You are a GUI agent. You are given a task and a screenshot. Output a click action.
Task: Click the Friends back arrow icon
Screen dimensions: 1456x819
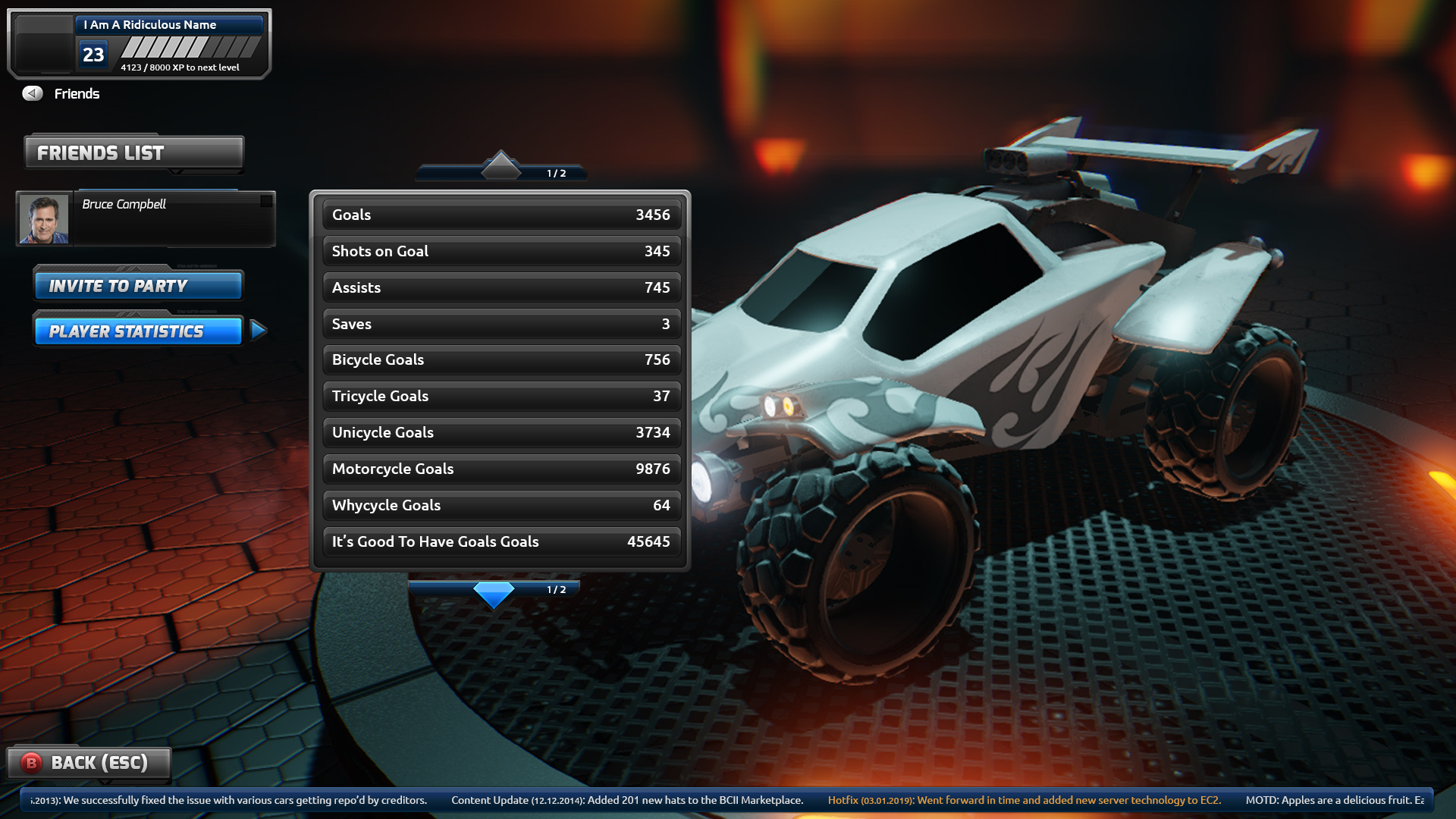point(33,93)
